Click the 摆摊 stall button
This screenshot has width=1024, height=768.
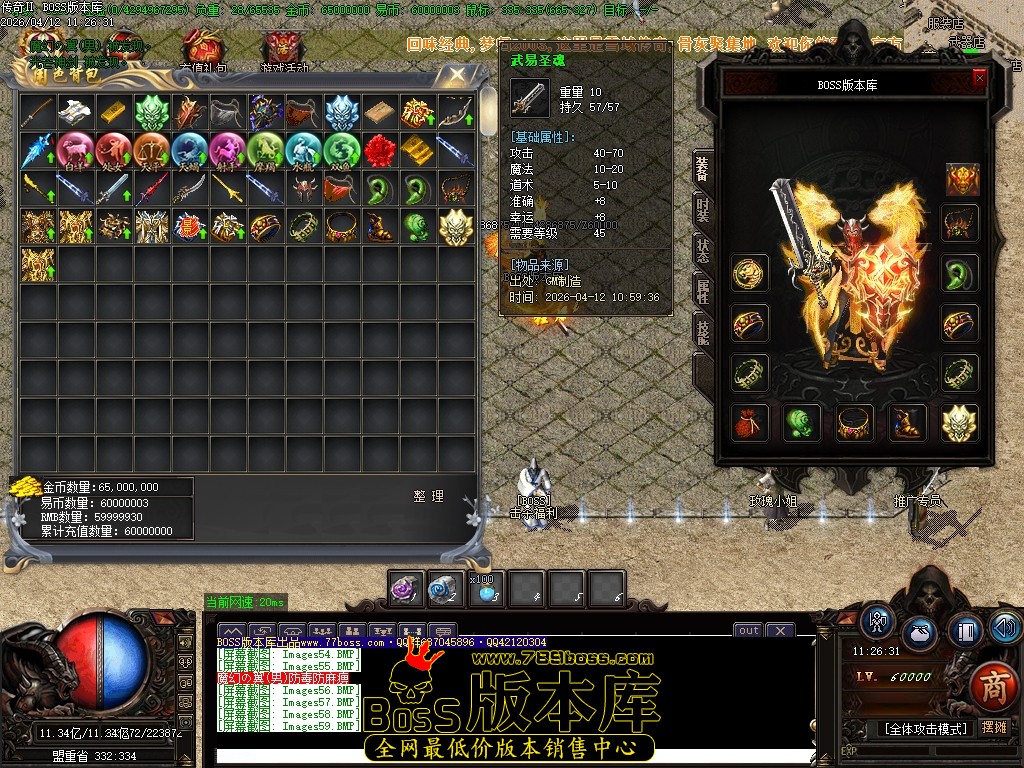[994, 727]
